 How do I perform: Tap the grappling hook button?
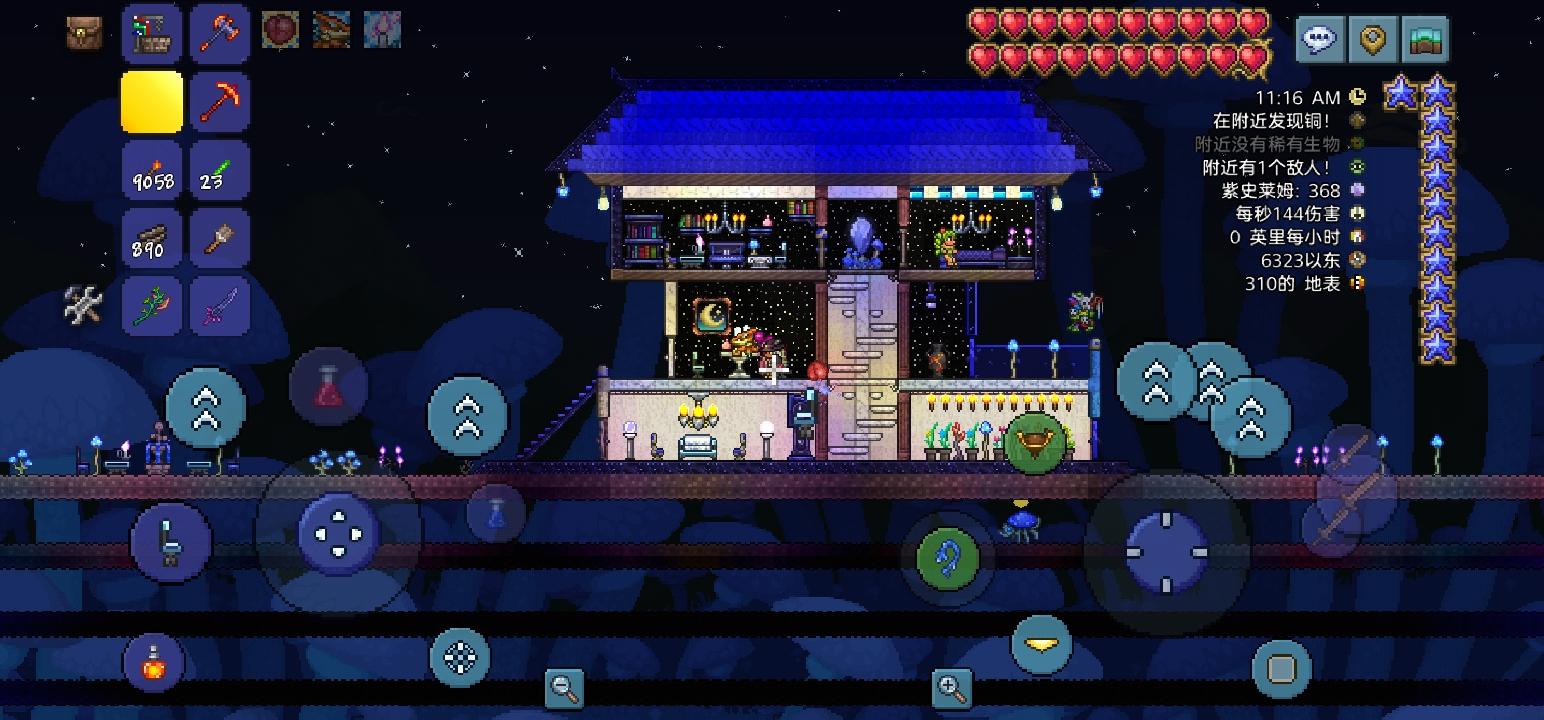(946, 558)
